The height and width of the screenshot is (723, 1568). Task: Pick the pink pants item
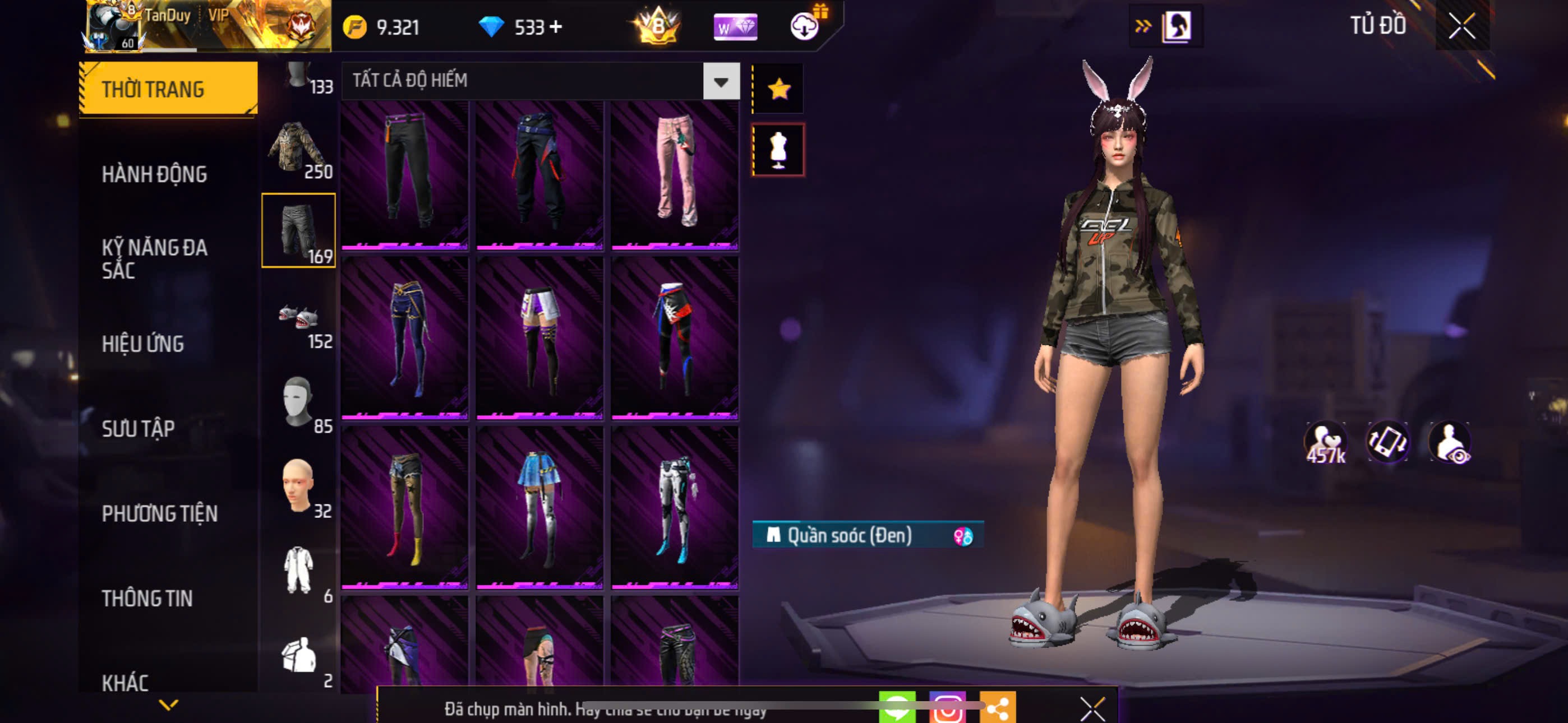[x=675, y=175]
